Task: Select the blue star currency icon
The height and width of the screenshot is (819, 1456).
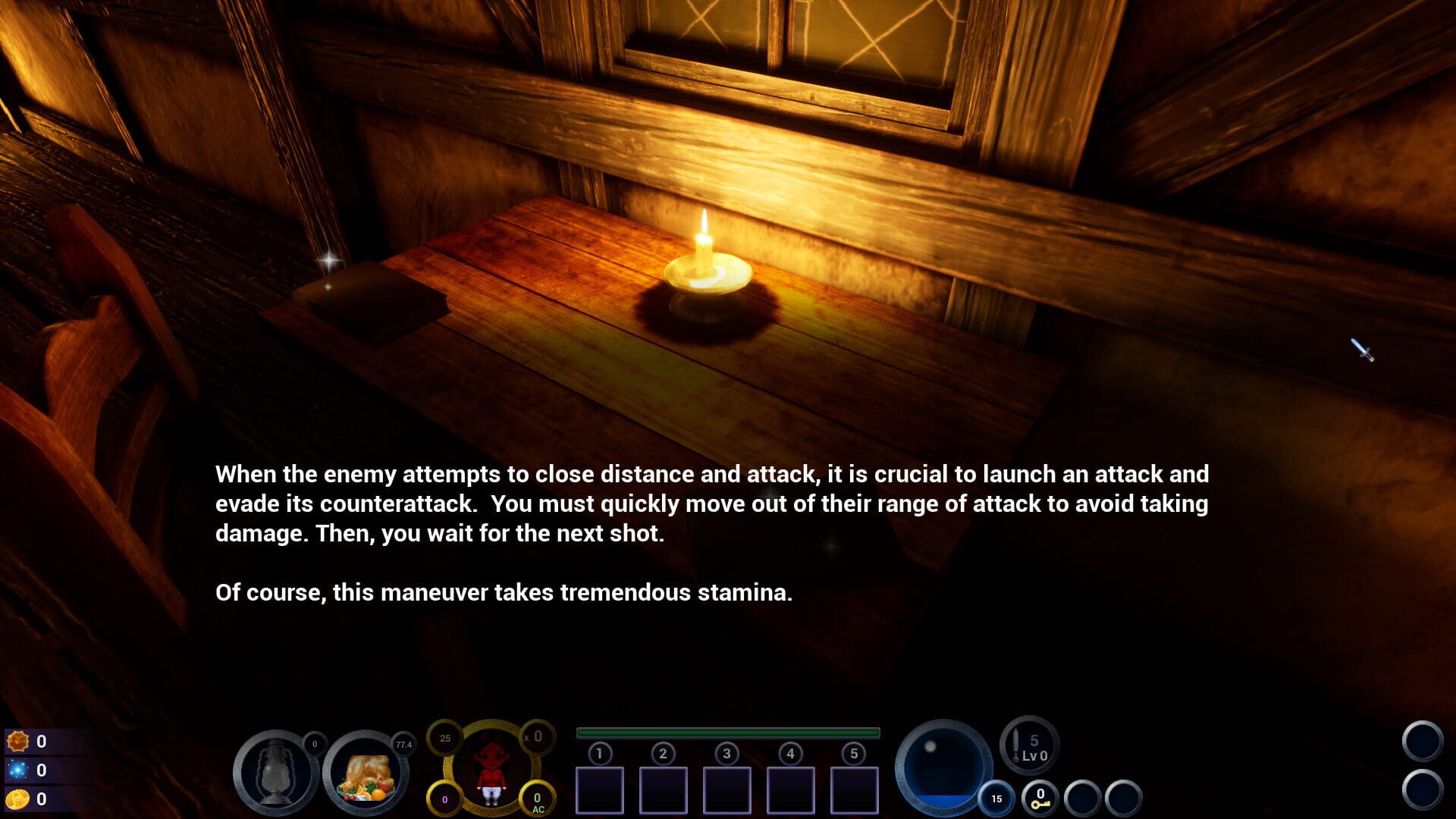Action: 19,767
